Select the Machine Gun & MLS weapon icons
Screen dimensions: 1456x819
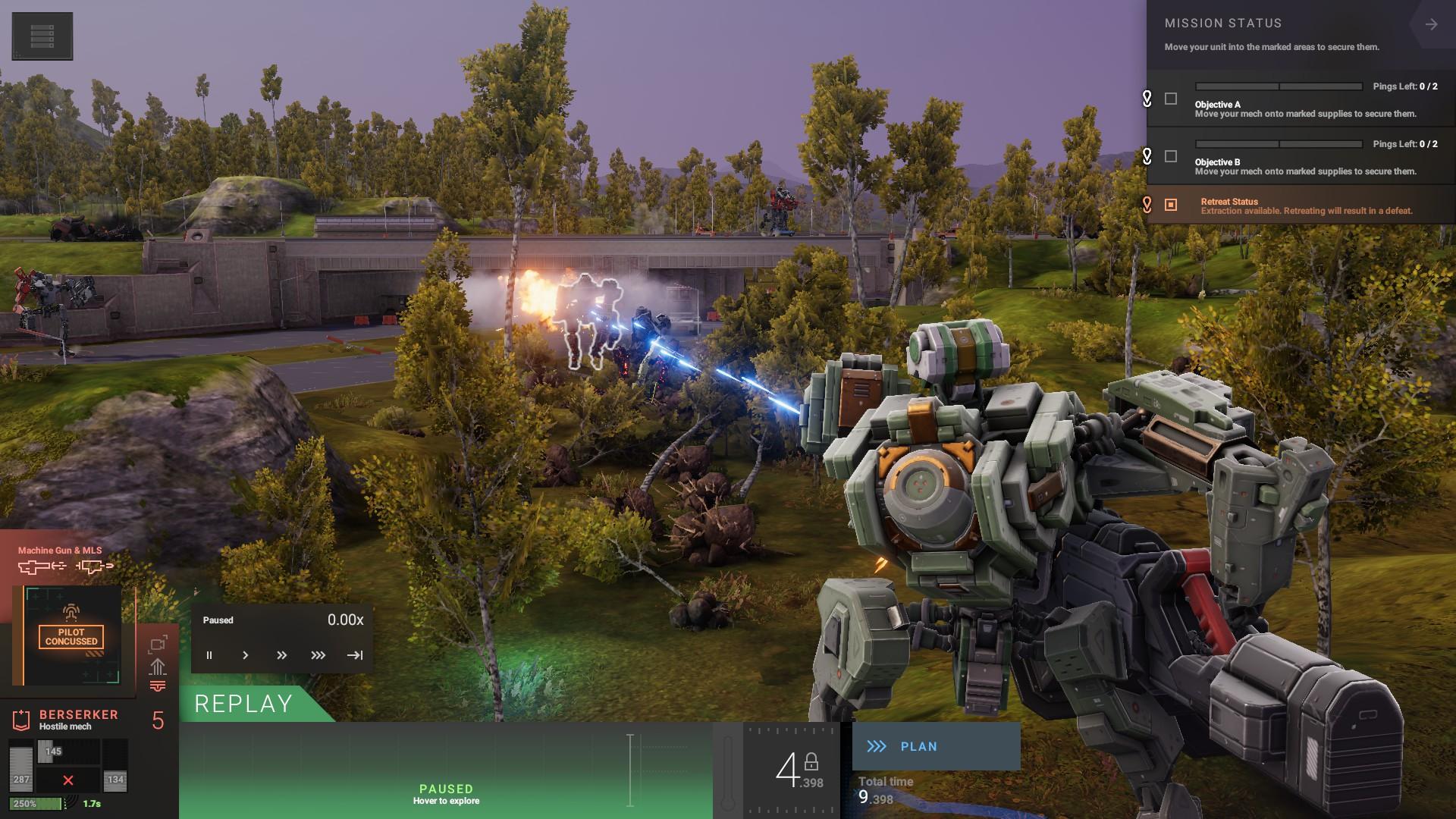coord(65,566)
